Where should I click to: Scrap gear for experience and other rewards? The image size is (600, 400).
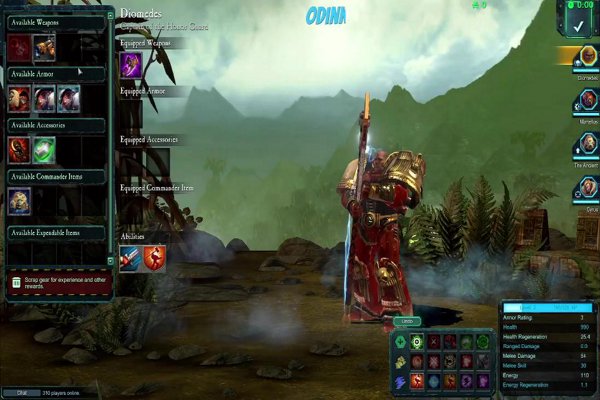coord(60,281)
